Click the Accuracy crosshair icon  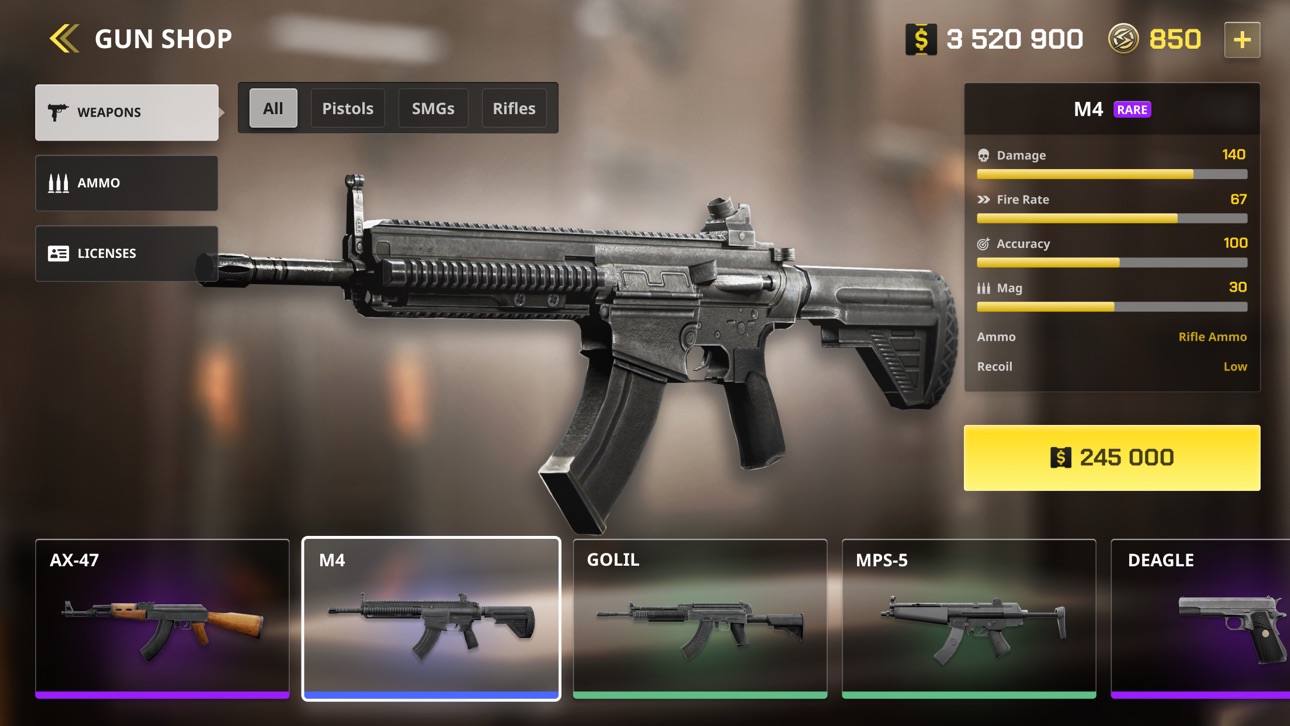pos(983,243)
